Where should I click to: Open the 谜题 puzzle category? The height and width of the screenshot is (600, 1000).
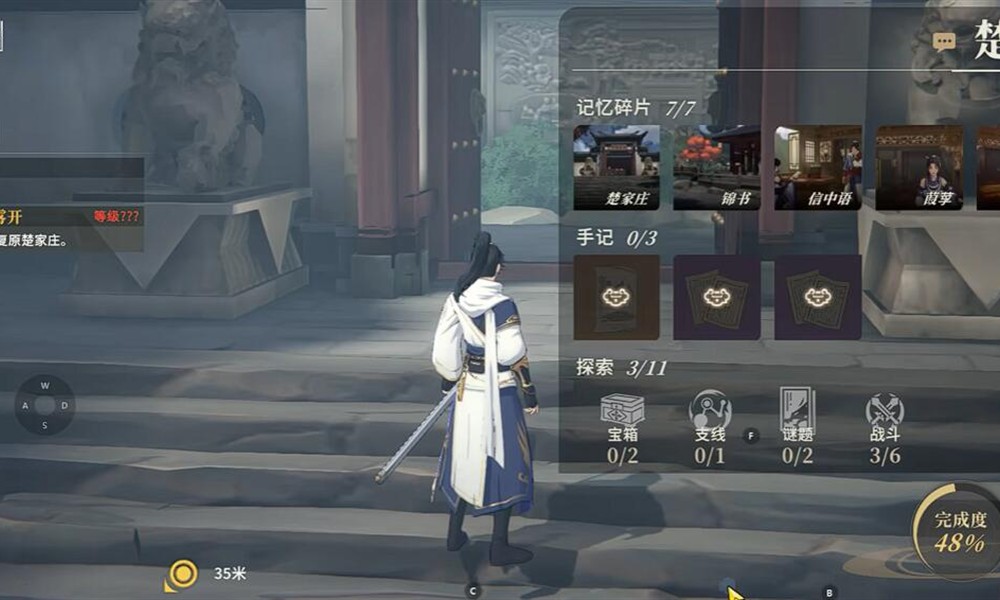pyautogui.click(x=797, y=410)
